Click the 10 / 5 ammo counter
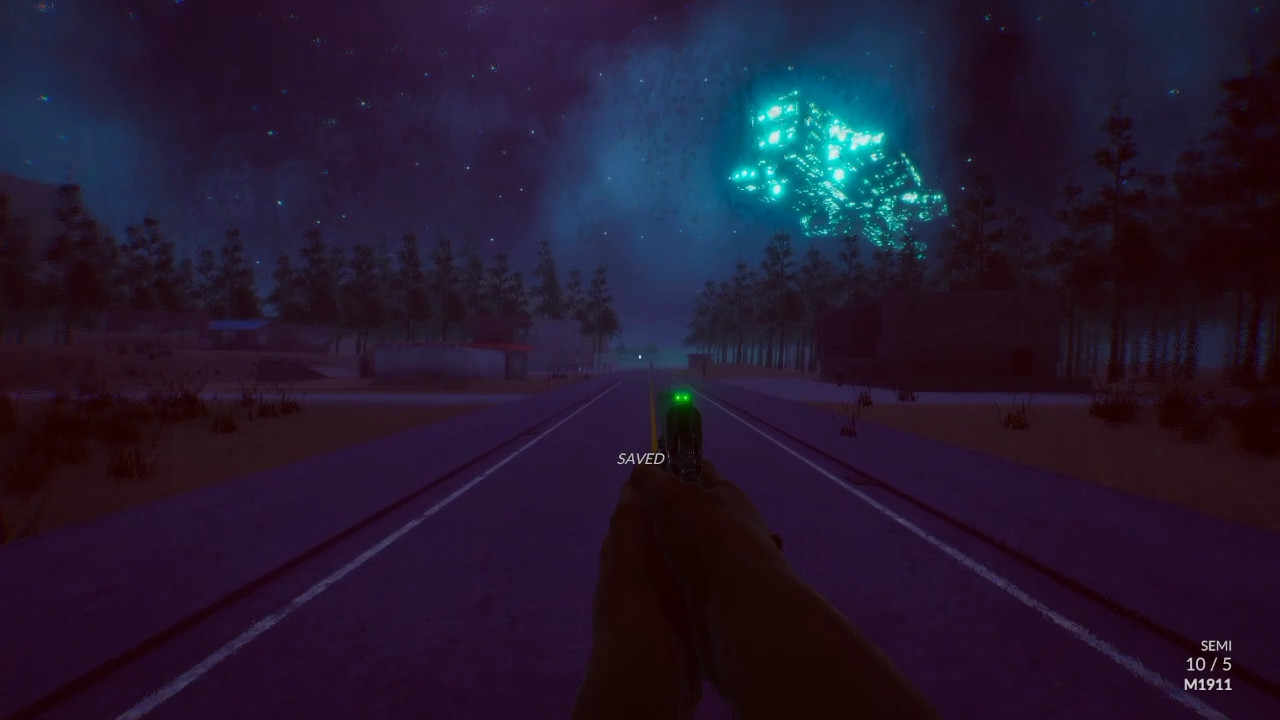The height and width of the screenshot is (720, 1280). click(x=1210, y=662)
